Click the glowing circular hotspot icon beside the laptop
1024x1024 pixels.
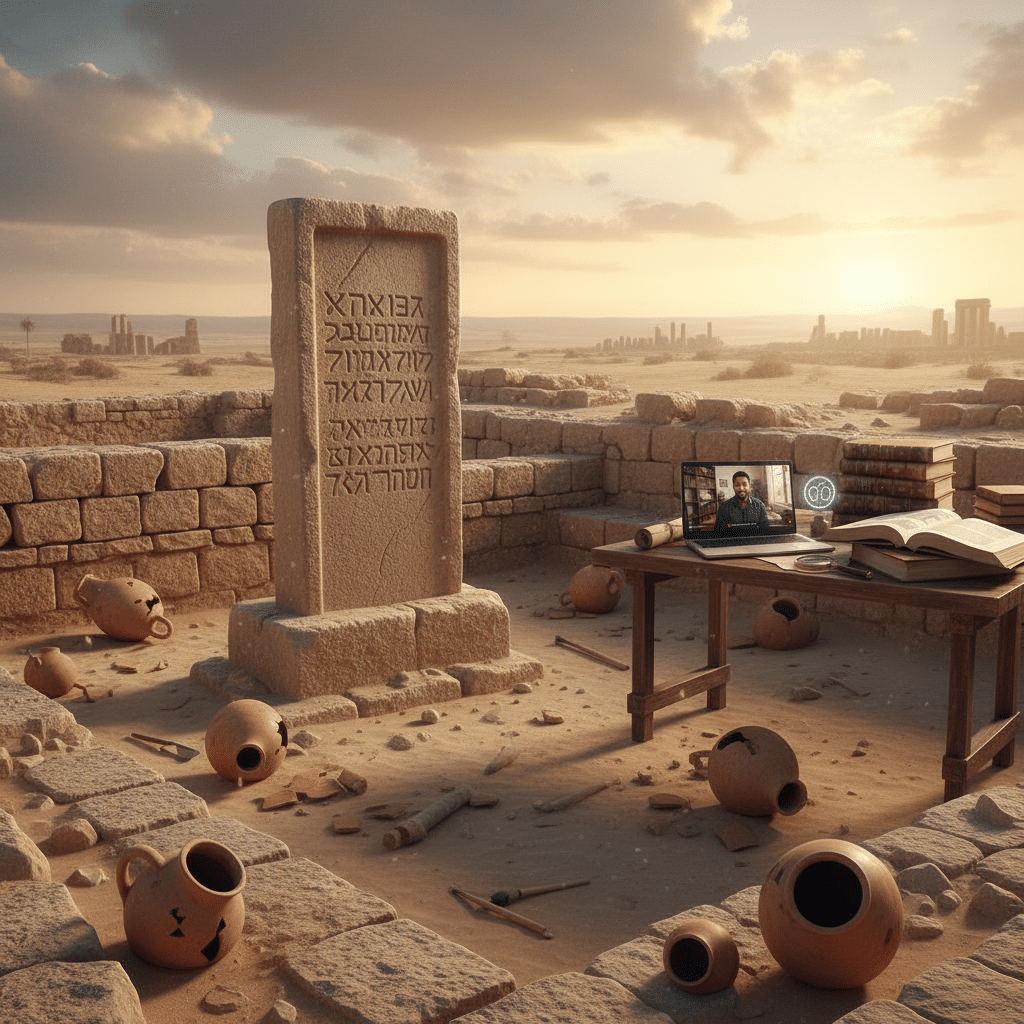tap(819, 492)
